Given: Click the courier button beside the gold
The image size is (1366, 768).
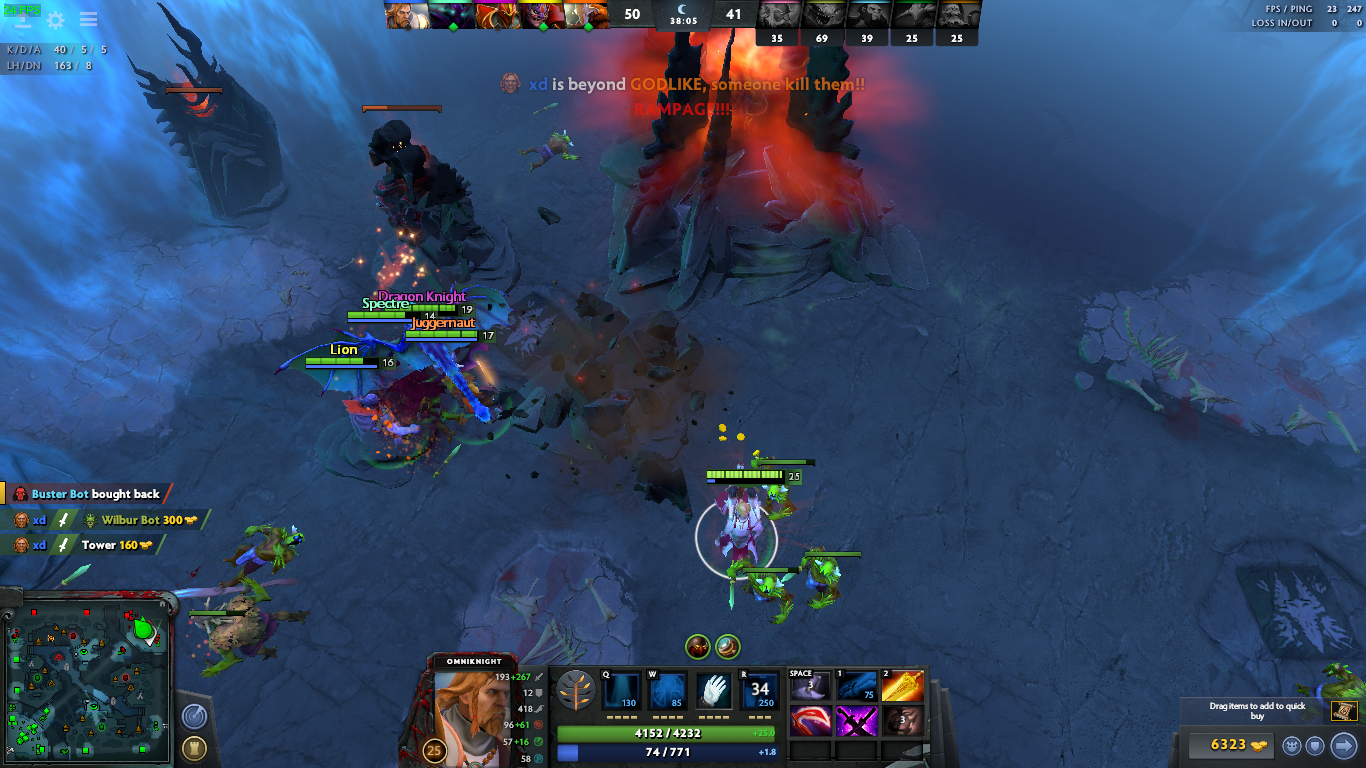Looking at the screenshot, I should click(1293, 745).
